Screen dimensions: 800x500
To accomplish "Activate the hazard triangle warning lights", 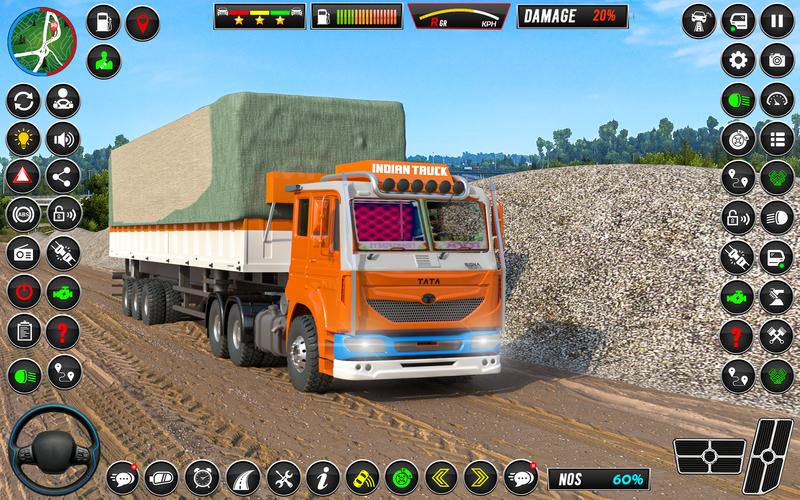I will click(x=23, y=176).
